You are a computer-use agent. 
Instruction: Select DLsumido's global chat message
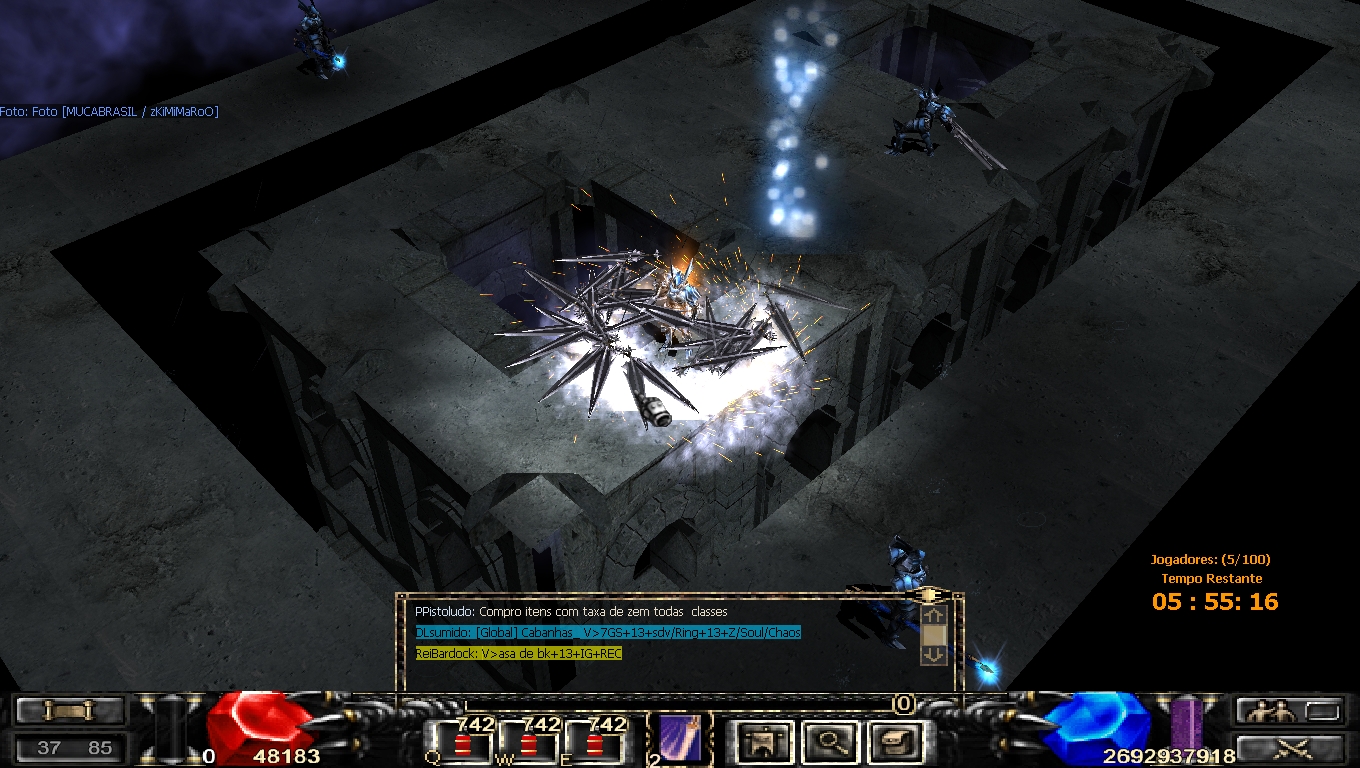[x=608, y=632]
